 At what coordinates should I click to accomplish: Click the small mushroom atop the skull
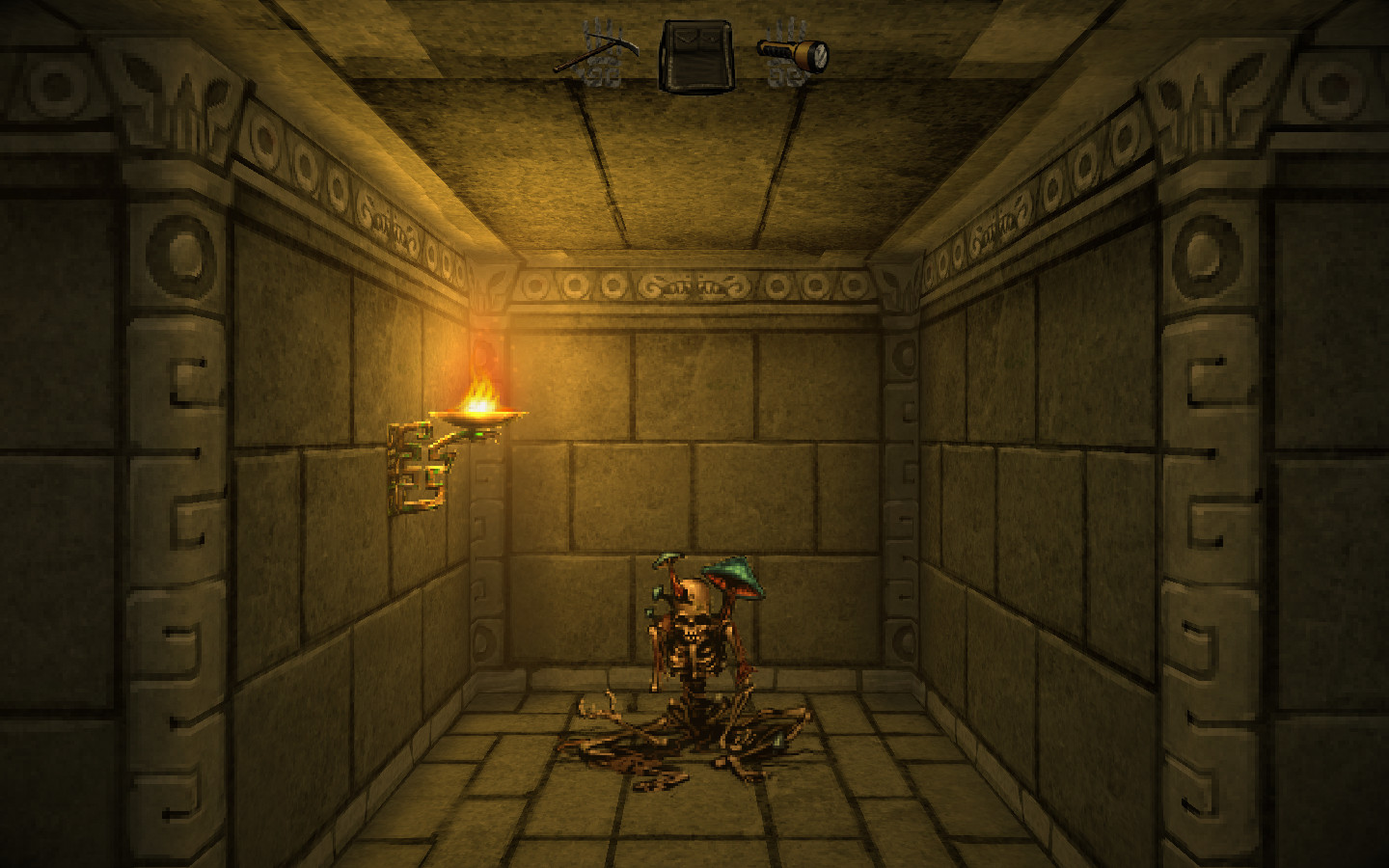click(668, 558)
